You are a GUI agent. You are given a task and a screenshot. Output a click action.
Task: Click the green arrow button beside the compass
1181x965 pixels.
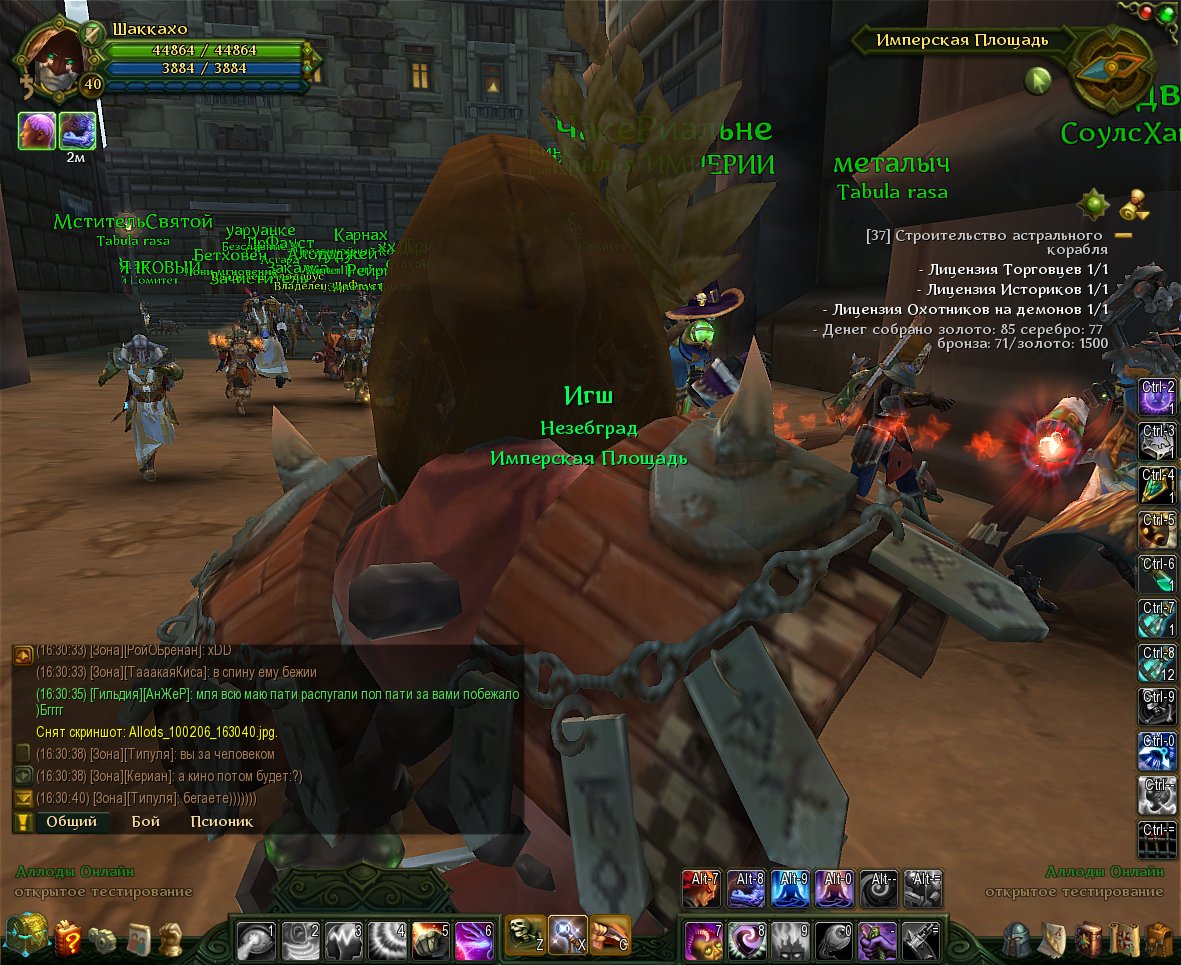(1039, 81)
